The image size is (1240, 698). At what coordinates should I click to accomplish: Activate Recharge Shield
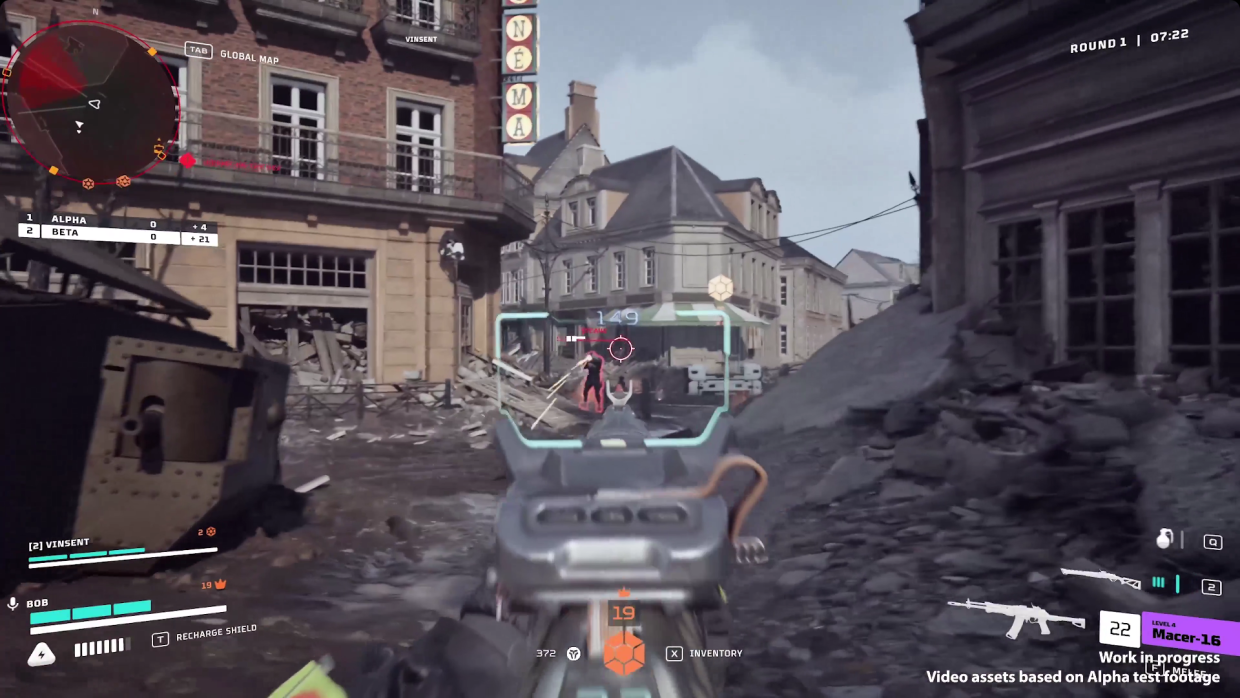coord(216,634)
